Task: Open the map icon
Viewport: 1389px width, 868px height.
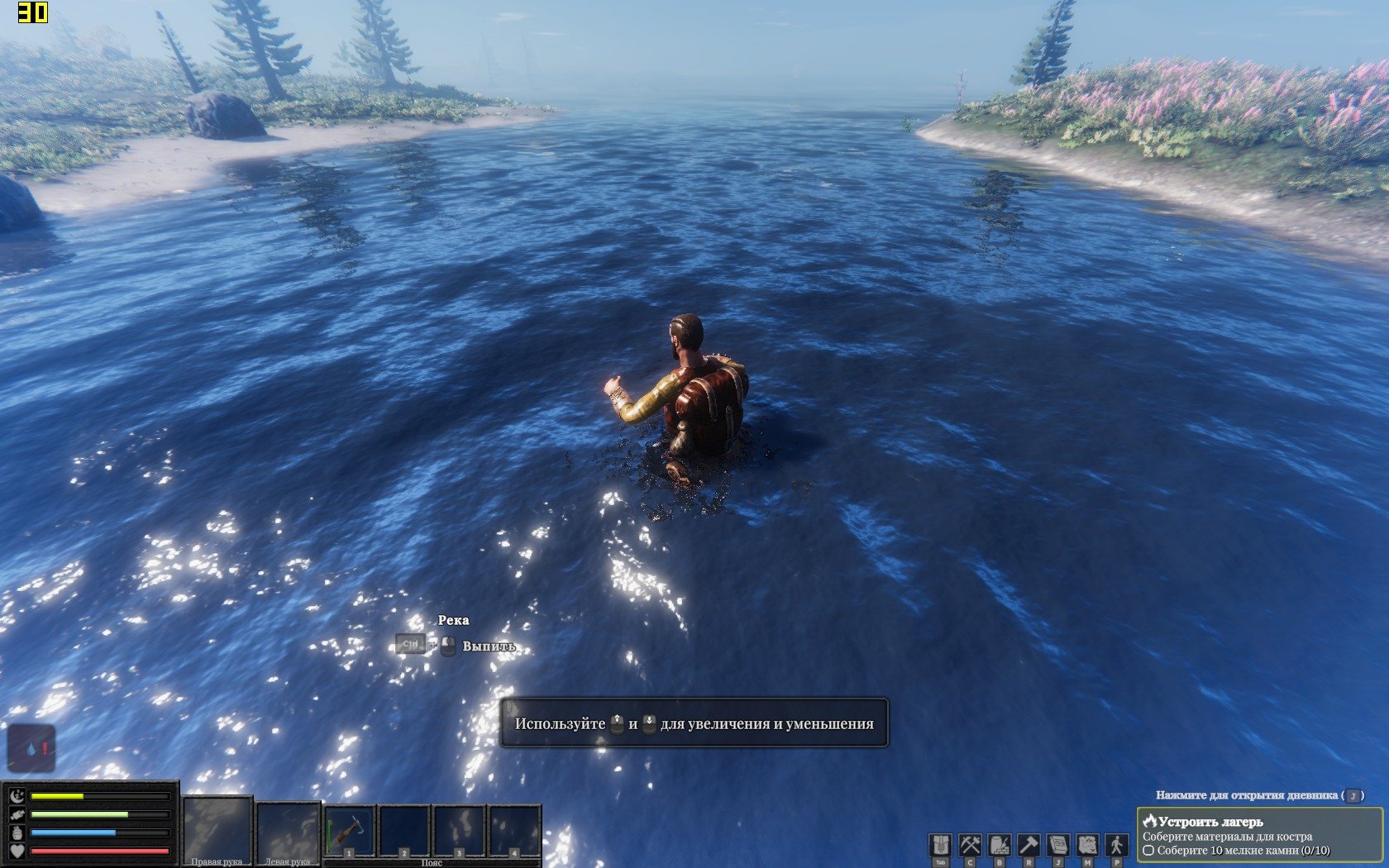Action: (1087, 845)
